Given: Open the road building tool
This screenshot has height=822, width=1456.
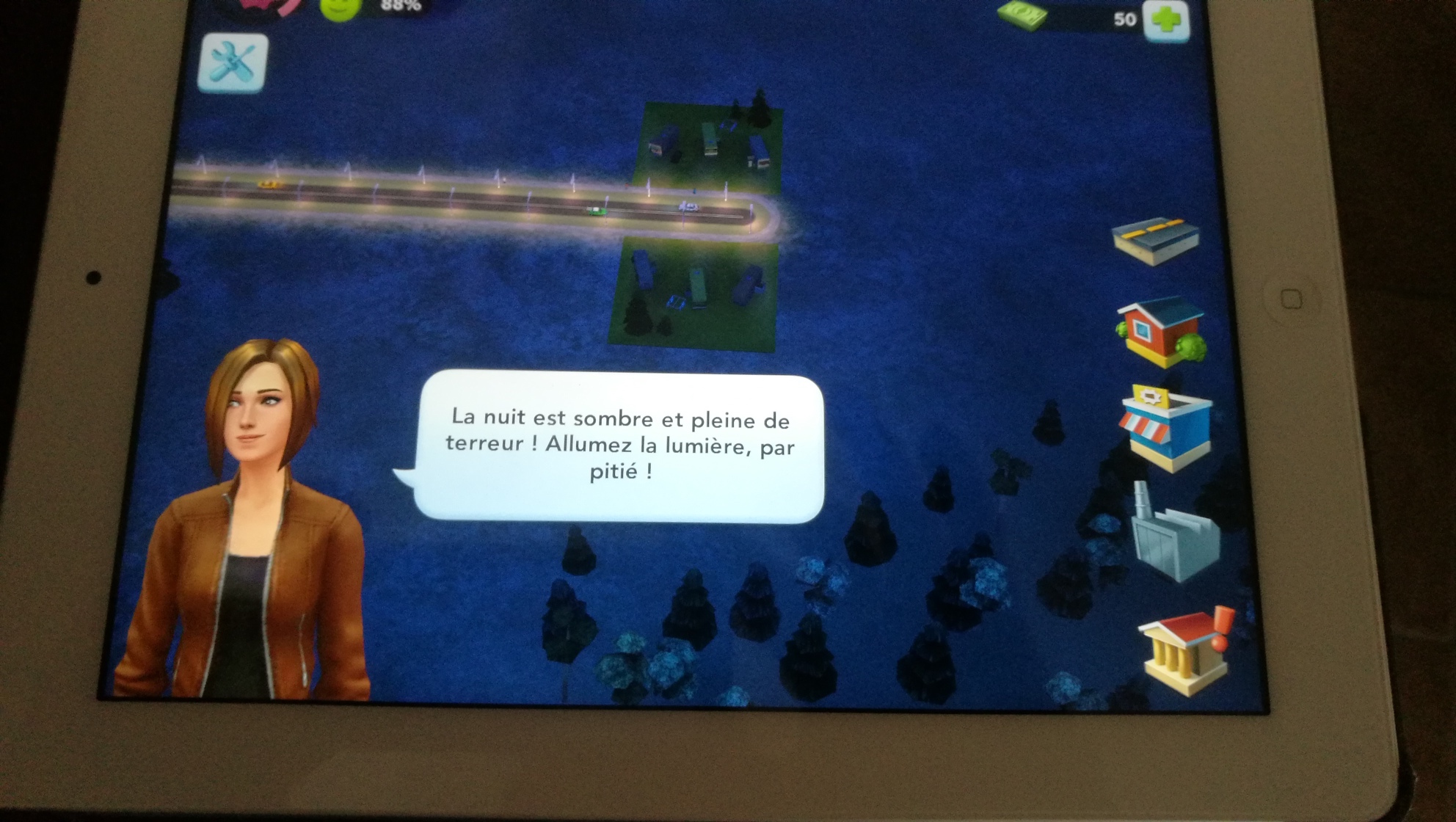Looking at the screenshot, I should click(x=1155, y=240).
